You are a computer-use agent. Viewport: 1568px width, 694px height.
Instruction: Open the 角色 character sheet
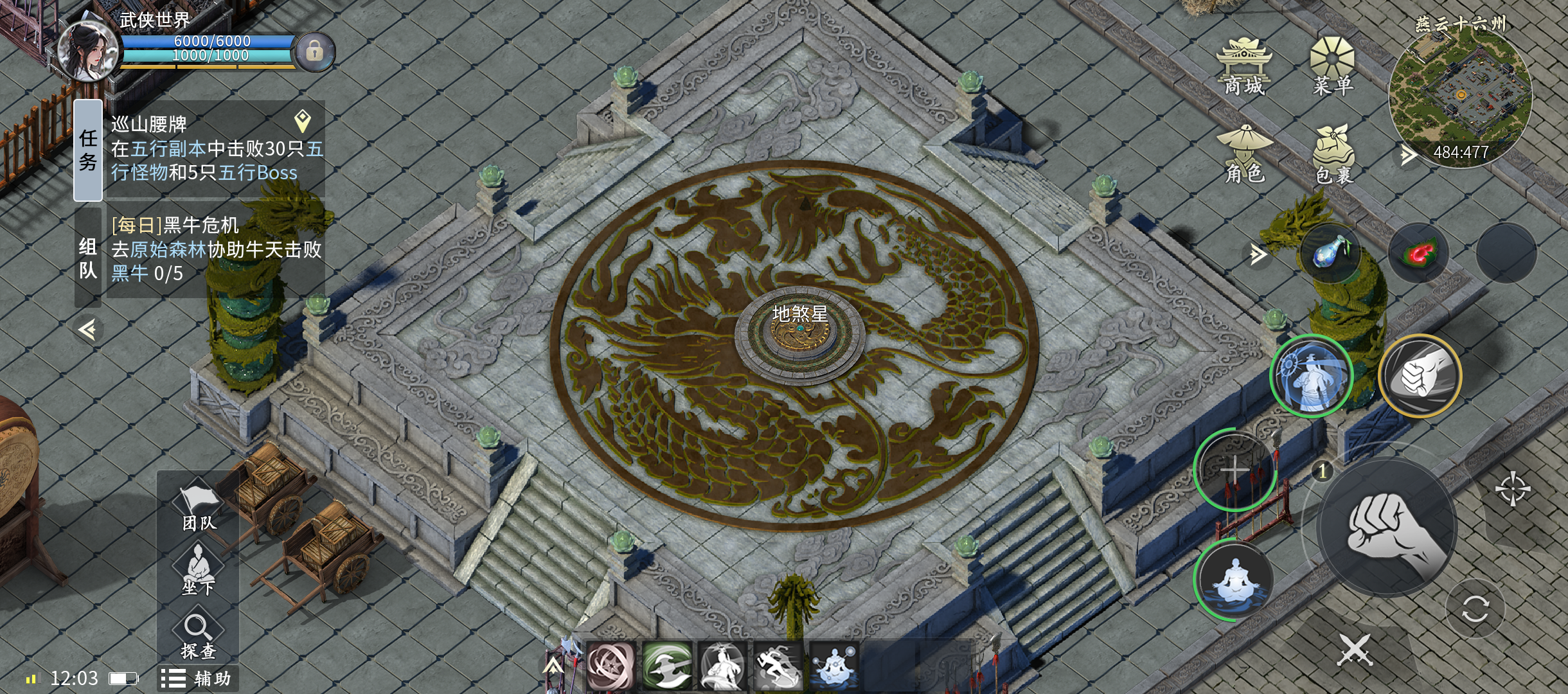pos(1245,155)
